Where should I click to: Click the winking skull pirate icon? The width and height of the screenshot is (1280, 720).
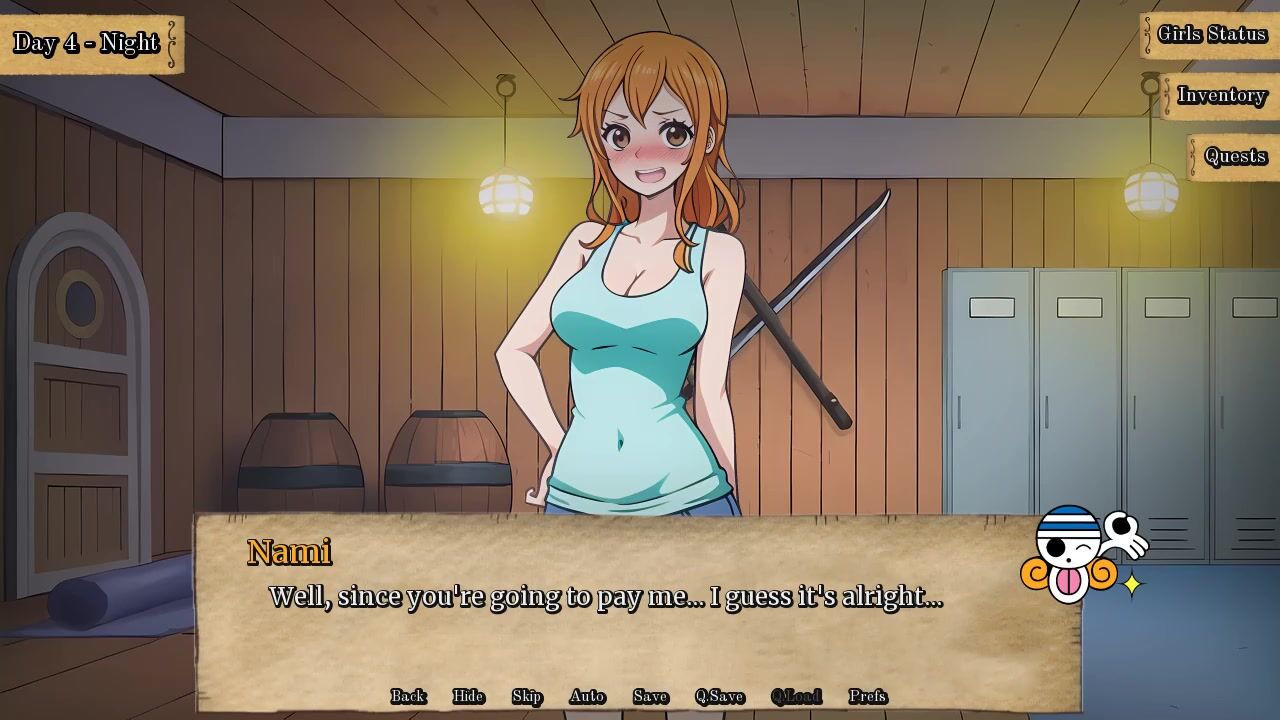1075,555
